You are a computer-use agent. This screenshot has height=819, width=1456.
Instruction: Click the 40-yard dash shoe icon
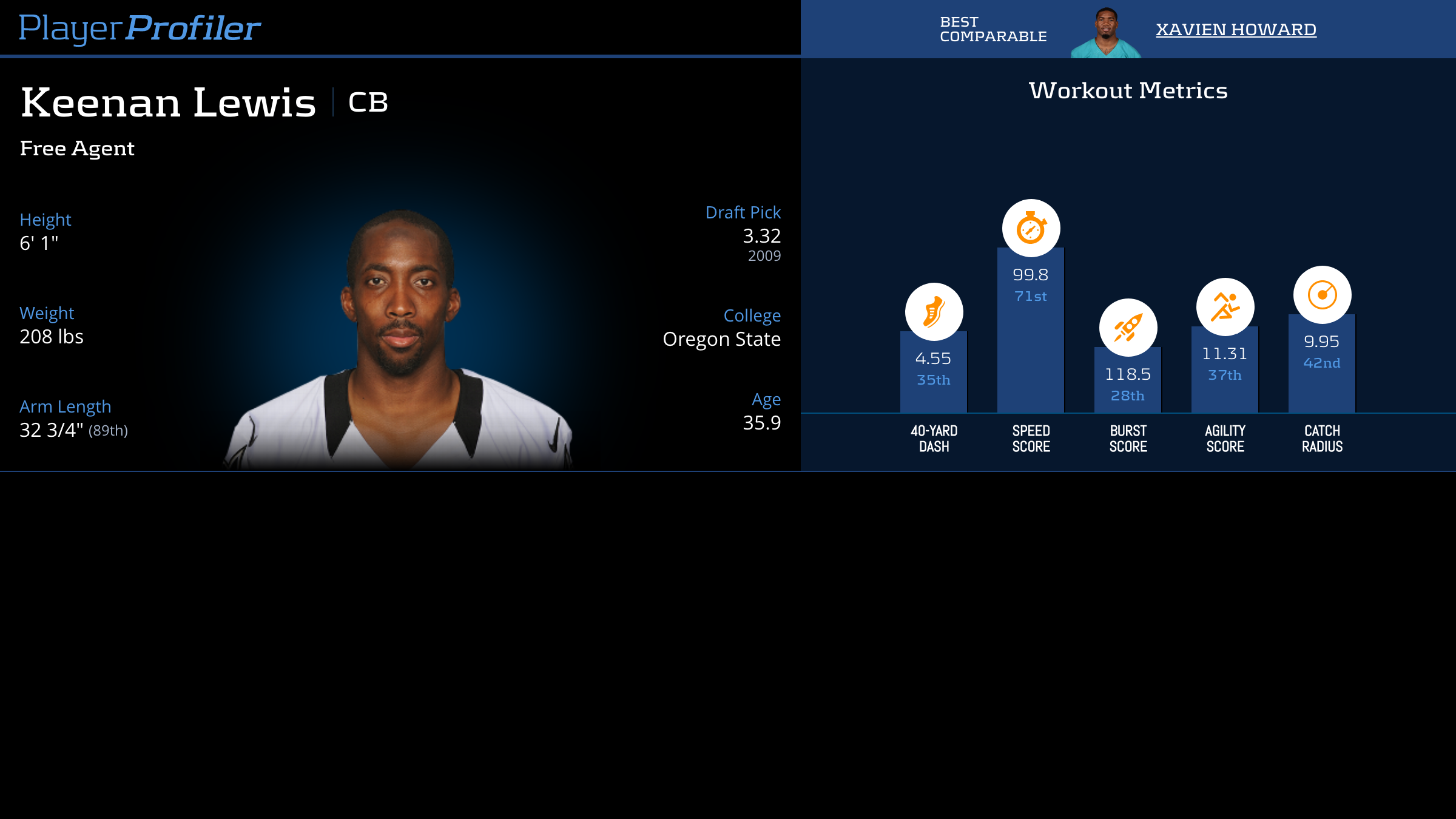[x=934, y=312]
